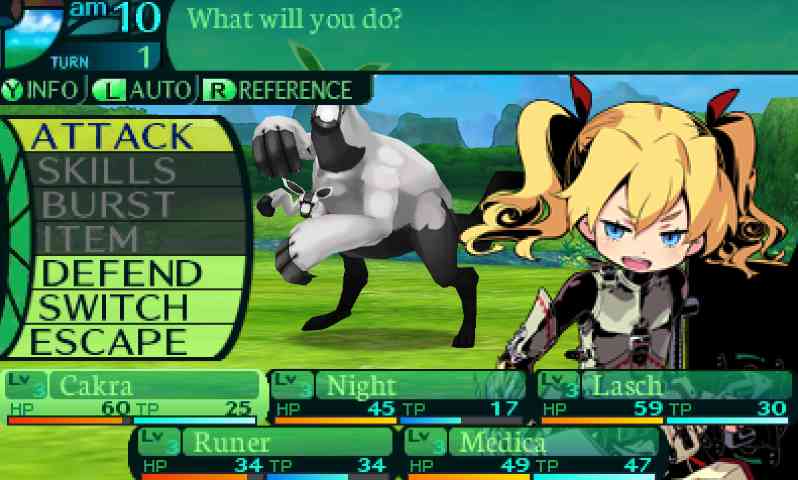Choose DEFEND from the battle menu
The width and height of the screenshot is (798, 480).
[122, 273]
